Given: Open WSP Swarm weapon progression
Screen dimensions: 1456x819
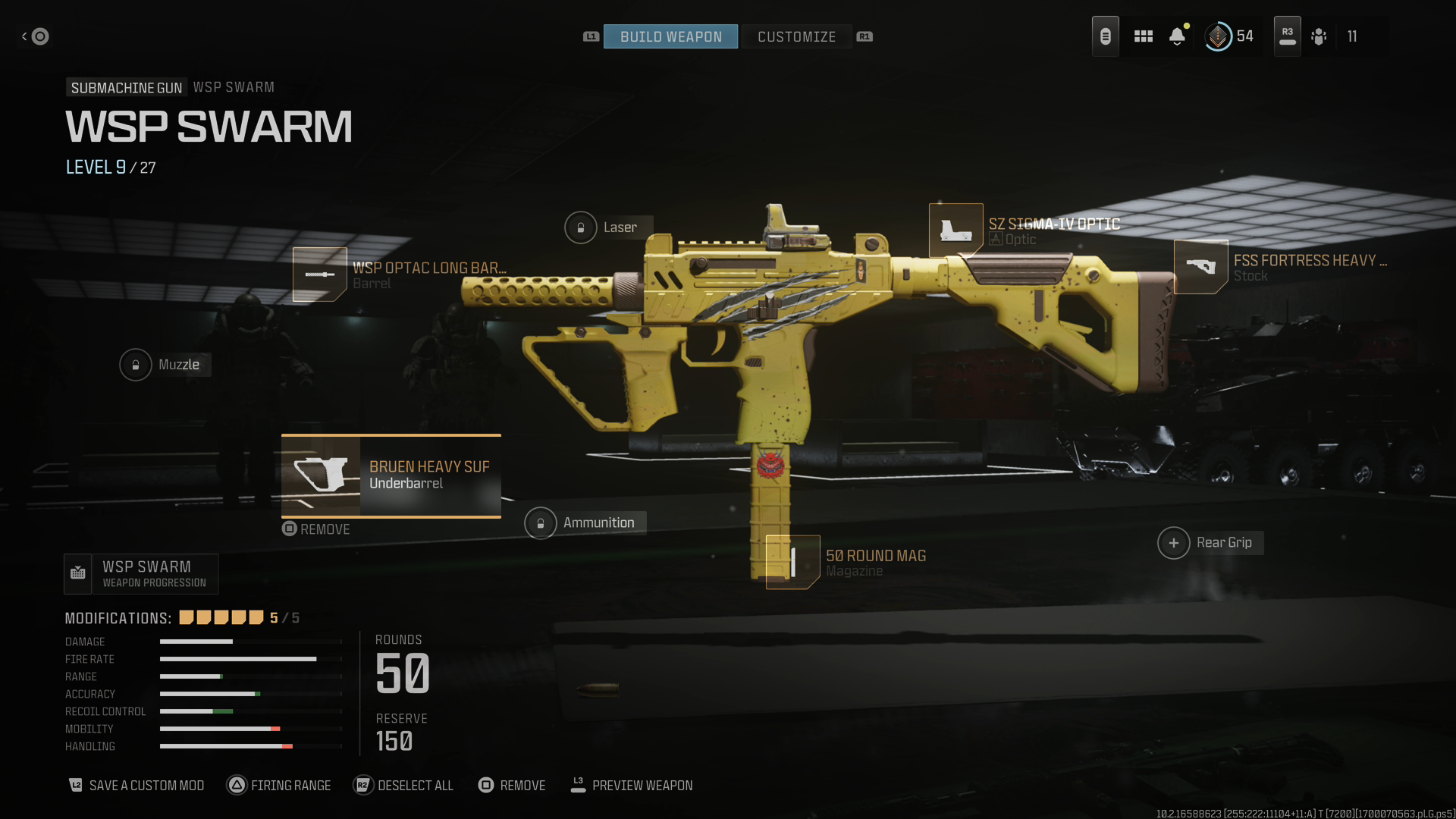Looking at the screenshot, I should [142, 574].
